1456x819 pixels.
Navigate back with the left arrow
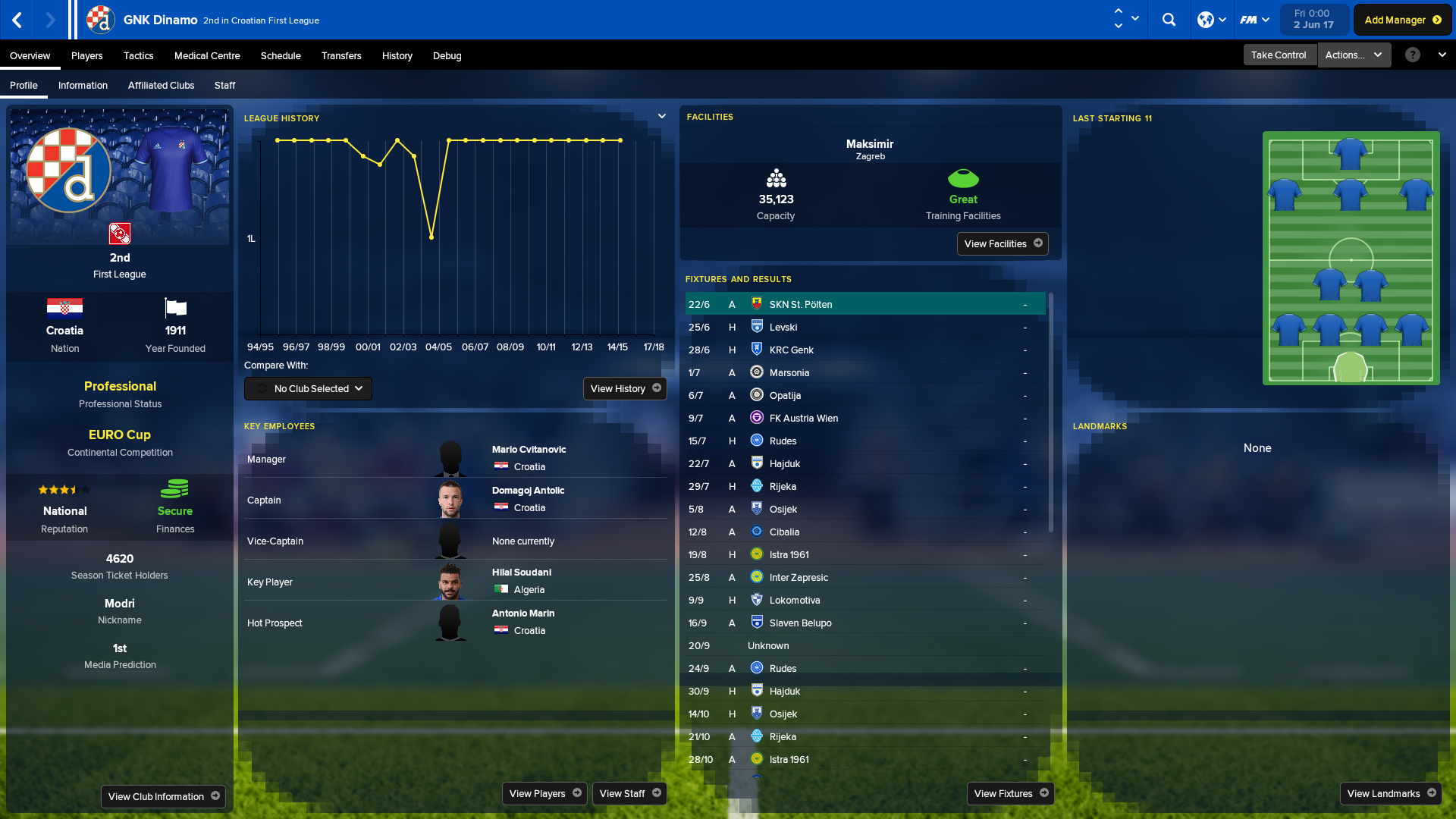17,20
